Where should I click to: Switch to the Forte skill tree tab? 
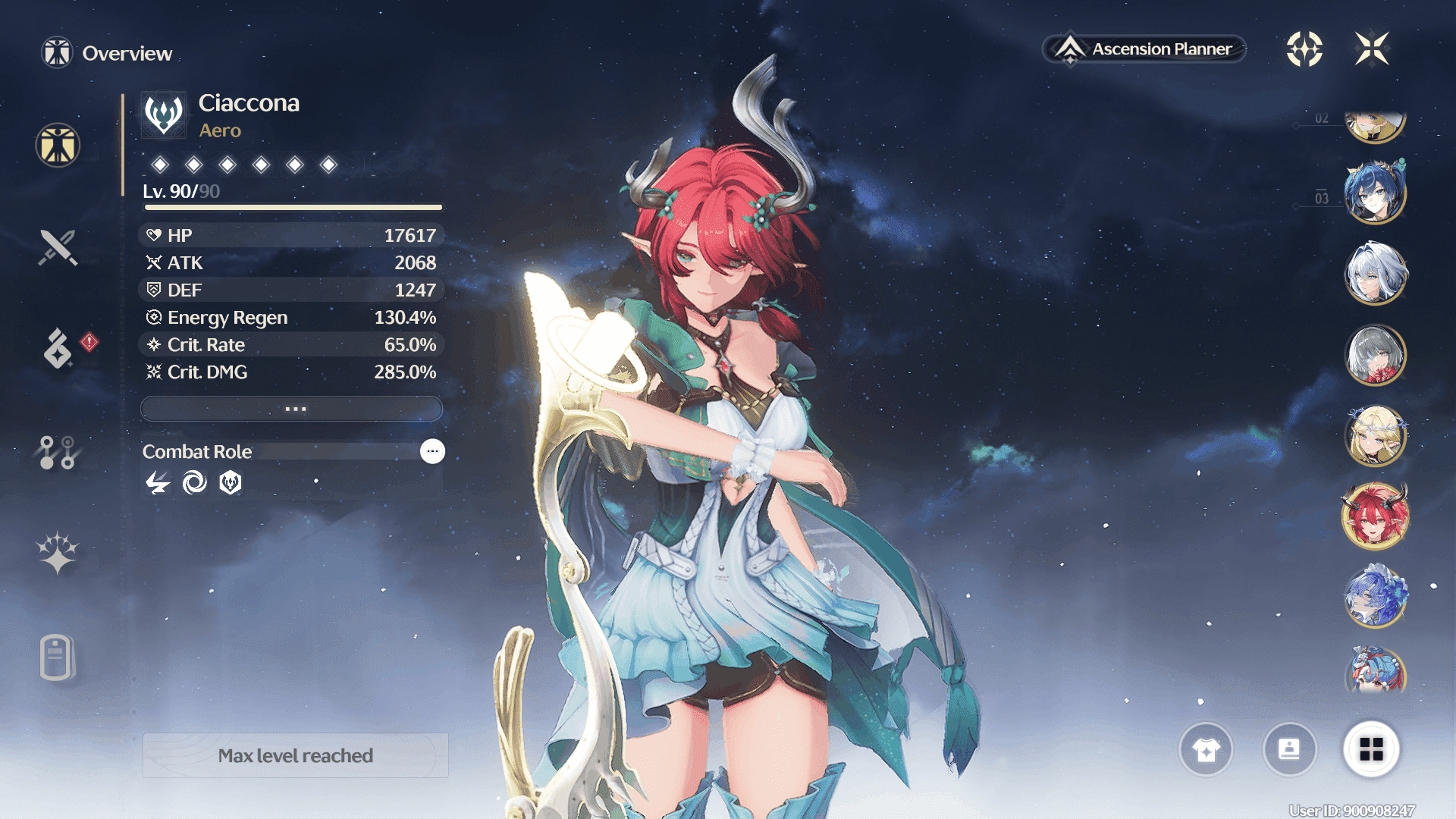pos(58,452)
